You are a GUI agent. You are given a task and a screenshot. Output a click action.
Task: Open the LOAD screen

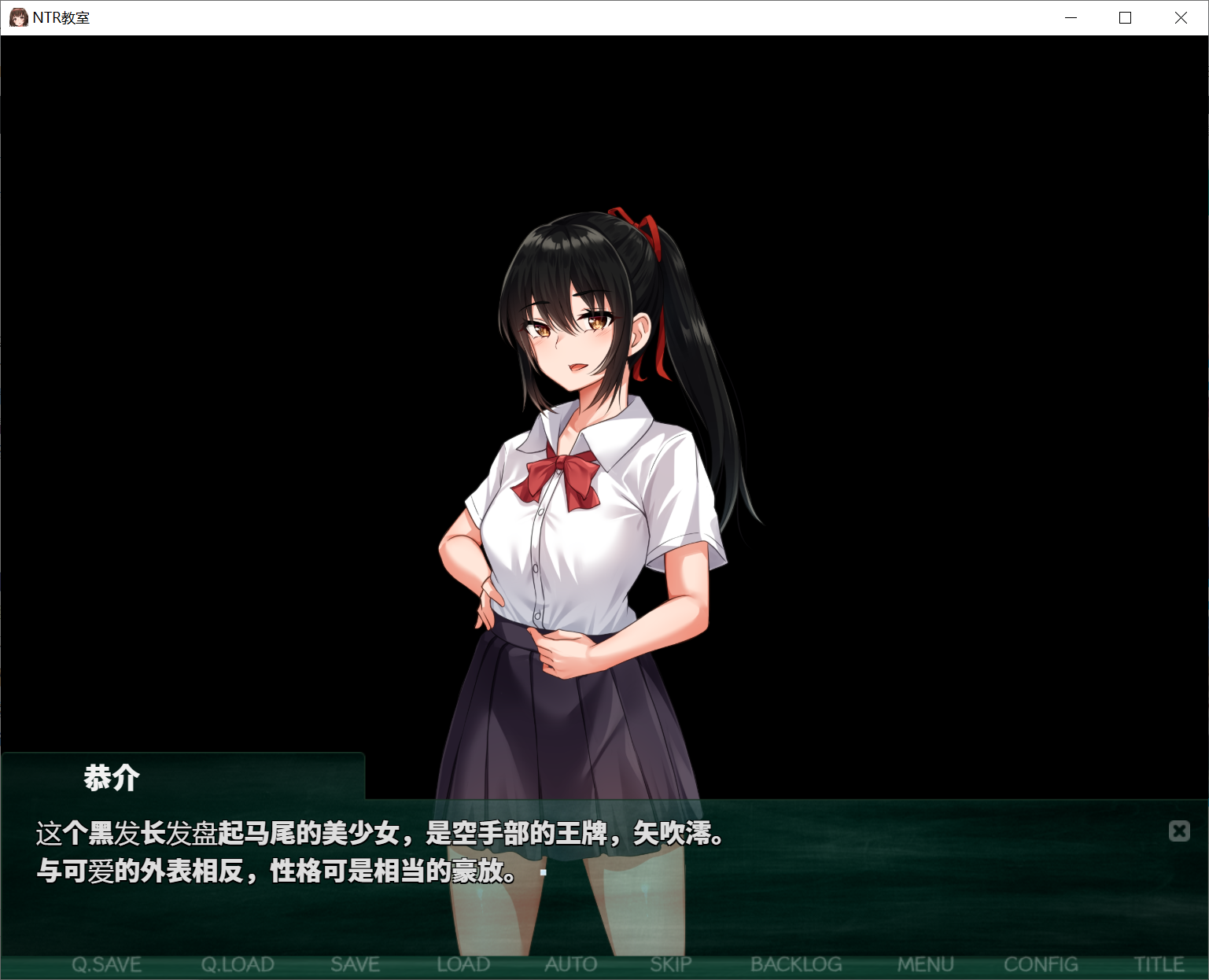(x=463, y=964)
